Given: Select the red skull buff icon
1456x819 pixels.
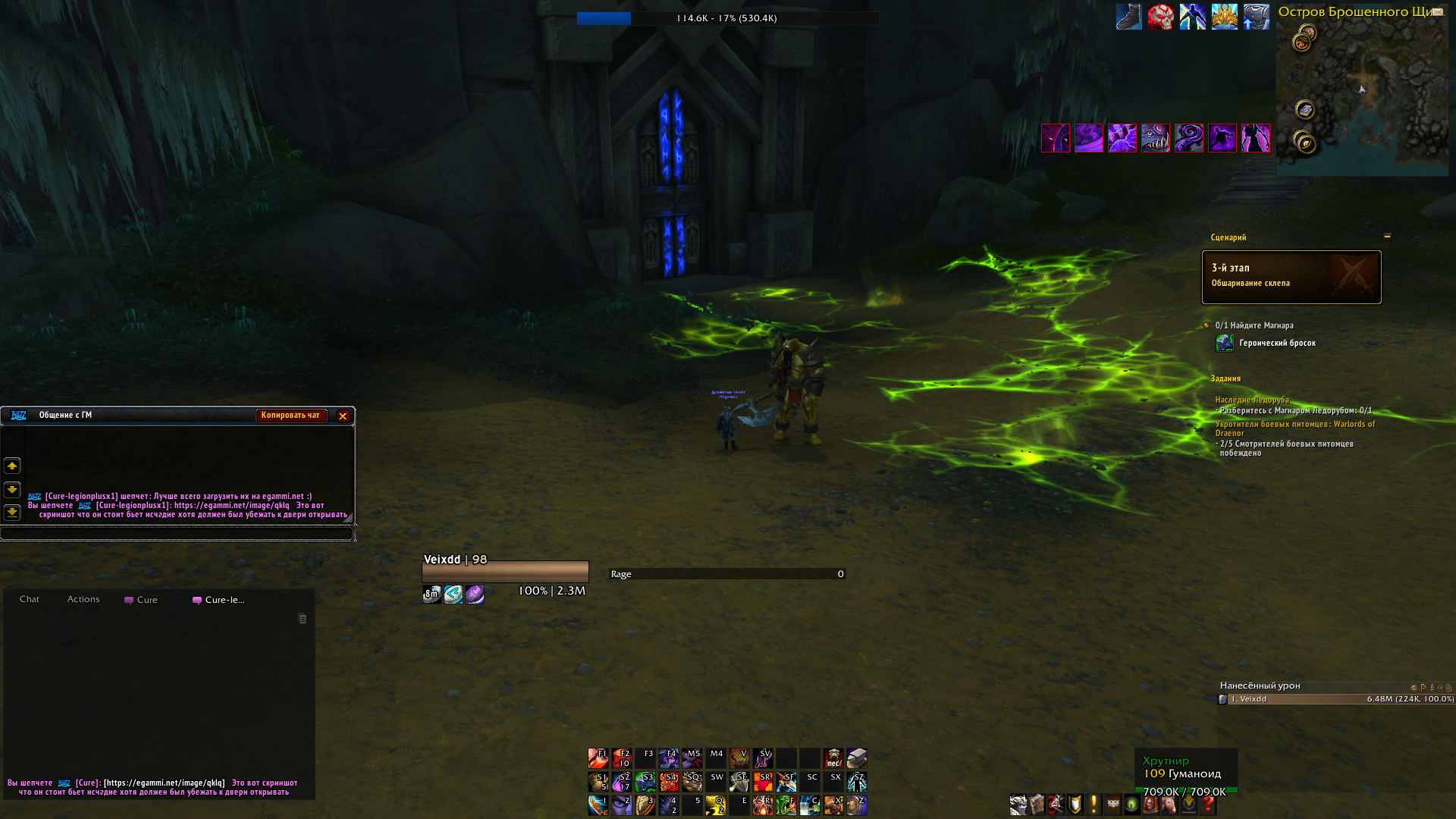Looking at the screenshot, I should [1160, 17].
